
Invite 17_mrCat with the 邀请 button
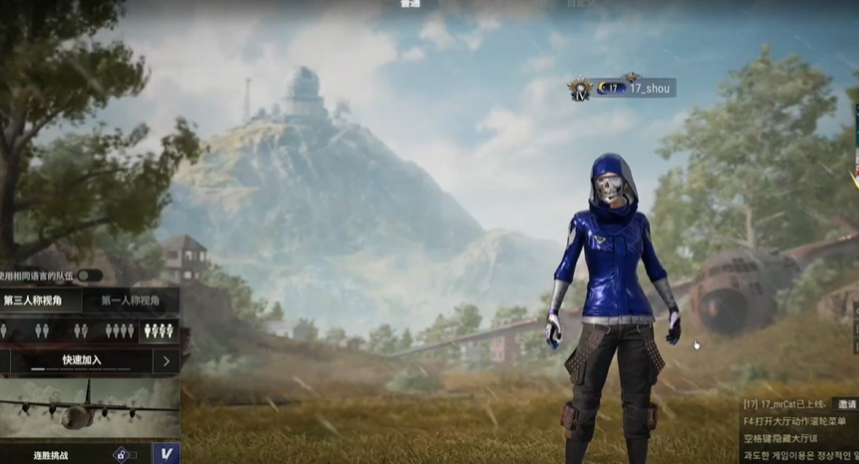click(x=847, y=403)
